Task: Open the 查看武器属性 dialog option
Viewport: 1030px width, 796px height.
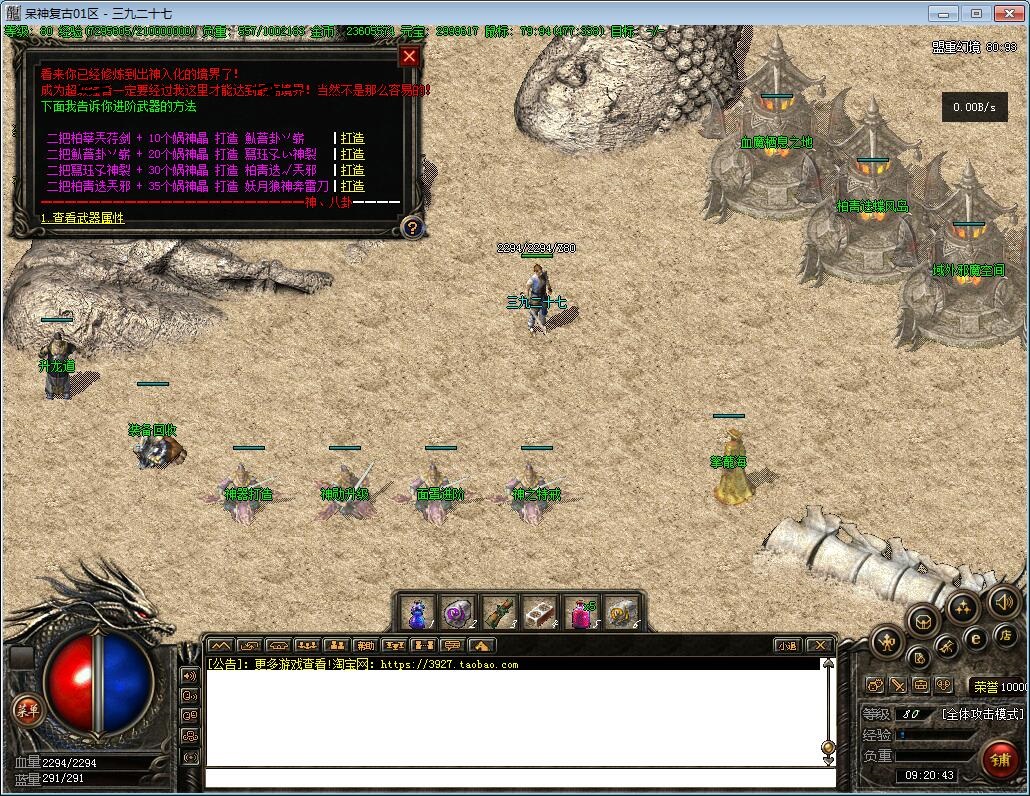Action: [83, 218]
